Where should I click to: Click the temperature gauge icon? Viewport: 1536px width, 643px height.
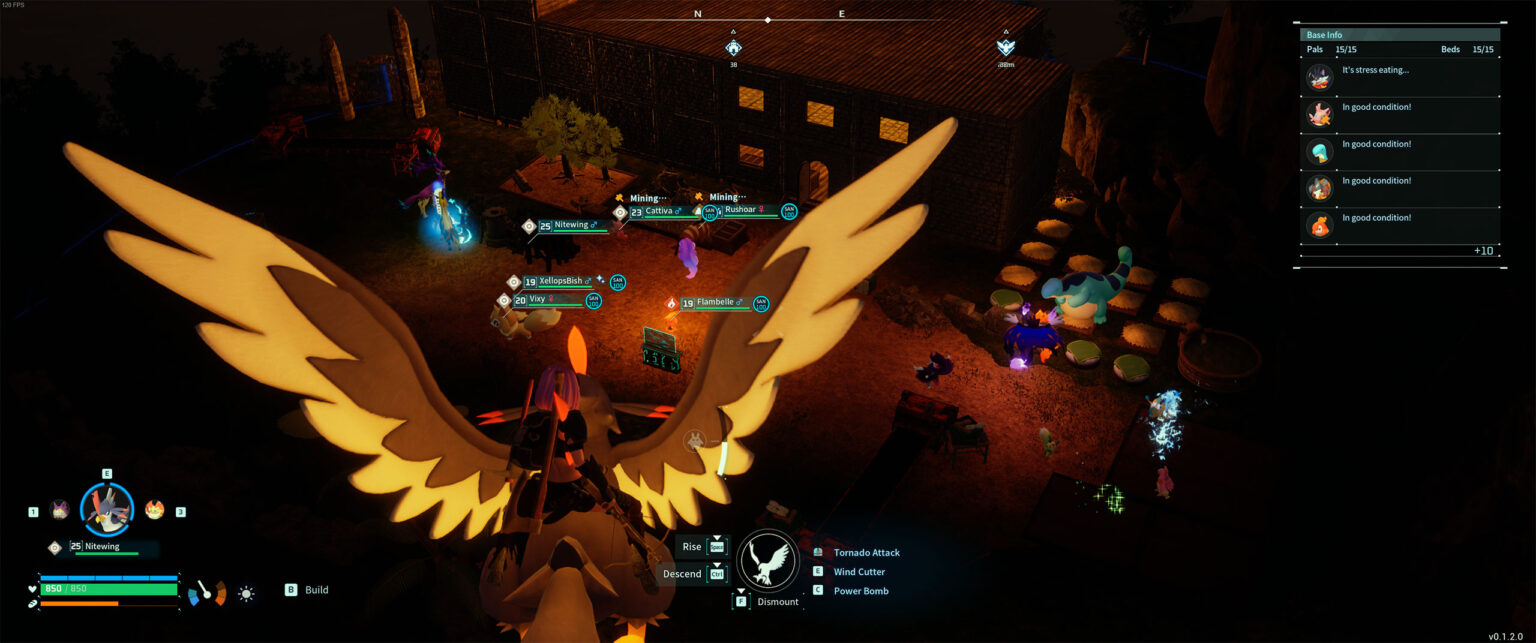pos(207,592)
